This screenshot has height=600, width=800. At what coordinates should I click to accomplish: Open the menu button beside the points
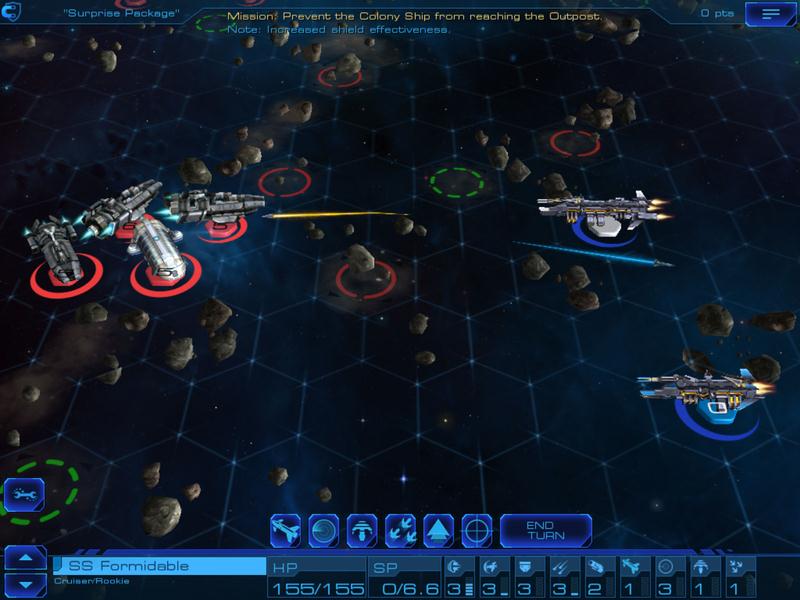771,14
